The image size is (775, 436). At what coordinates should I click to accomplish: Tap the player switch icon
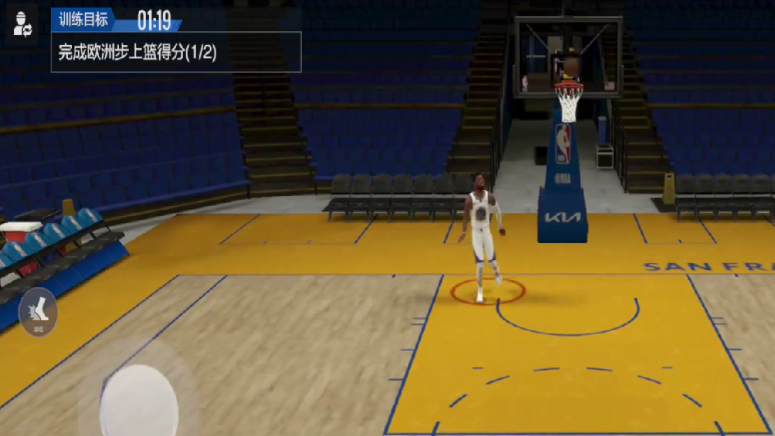tap(24, 25)
